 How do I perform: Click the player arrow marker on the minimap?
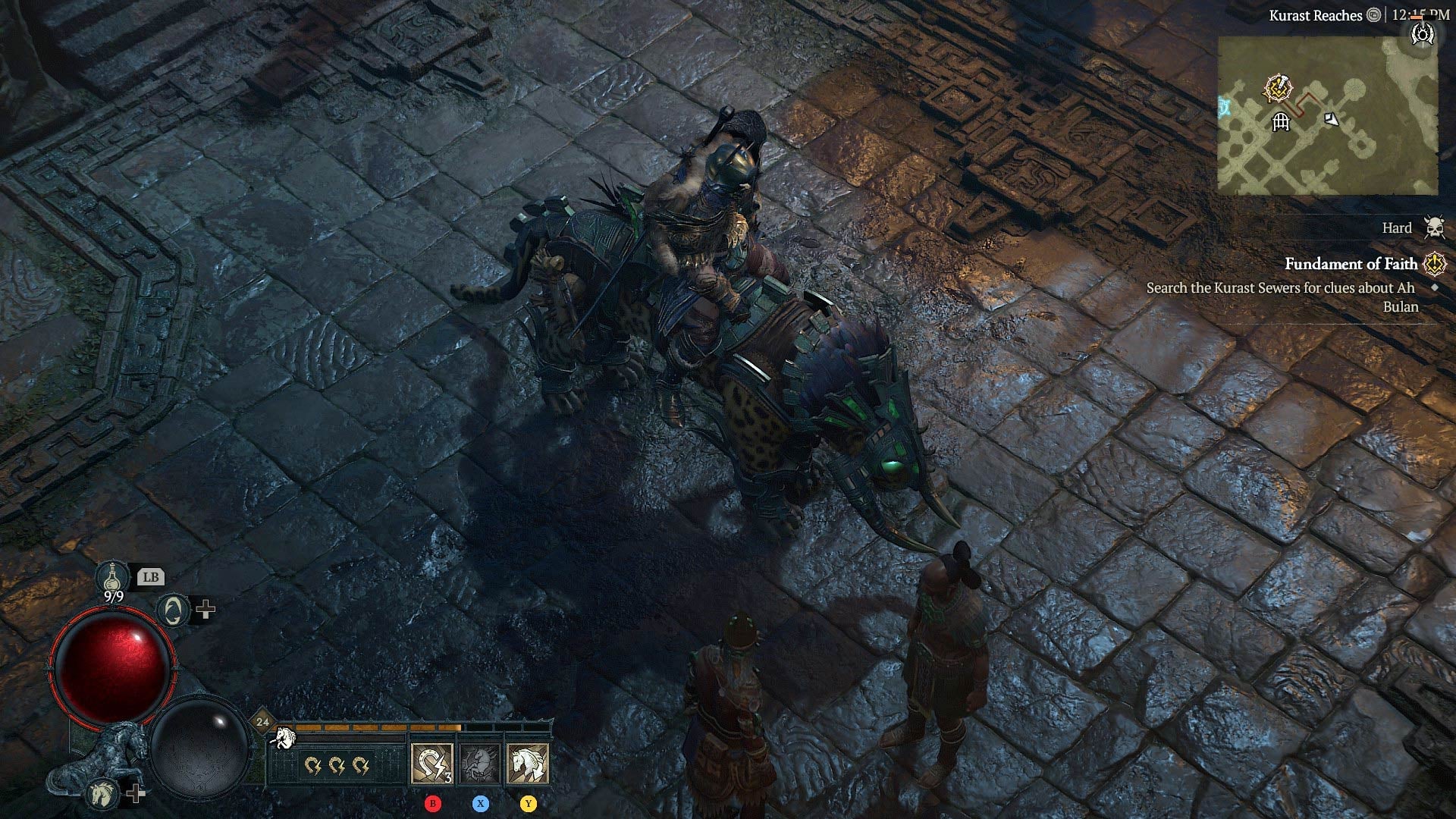[1332, 119]
